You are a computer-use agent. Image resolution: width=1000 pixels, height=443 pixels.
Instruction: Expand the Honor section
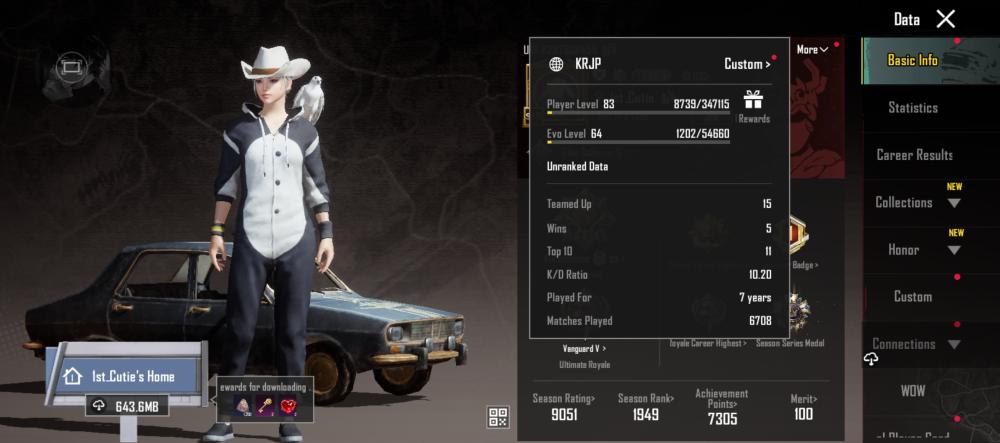(915, 249)
